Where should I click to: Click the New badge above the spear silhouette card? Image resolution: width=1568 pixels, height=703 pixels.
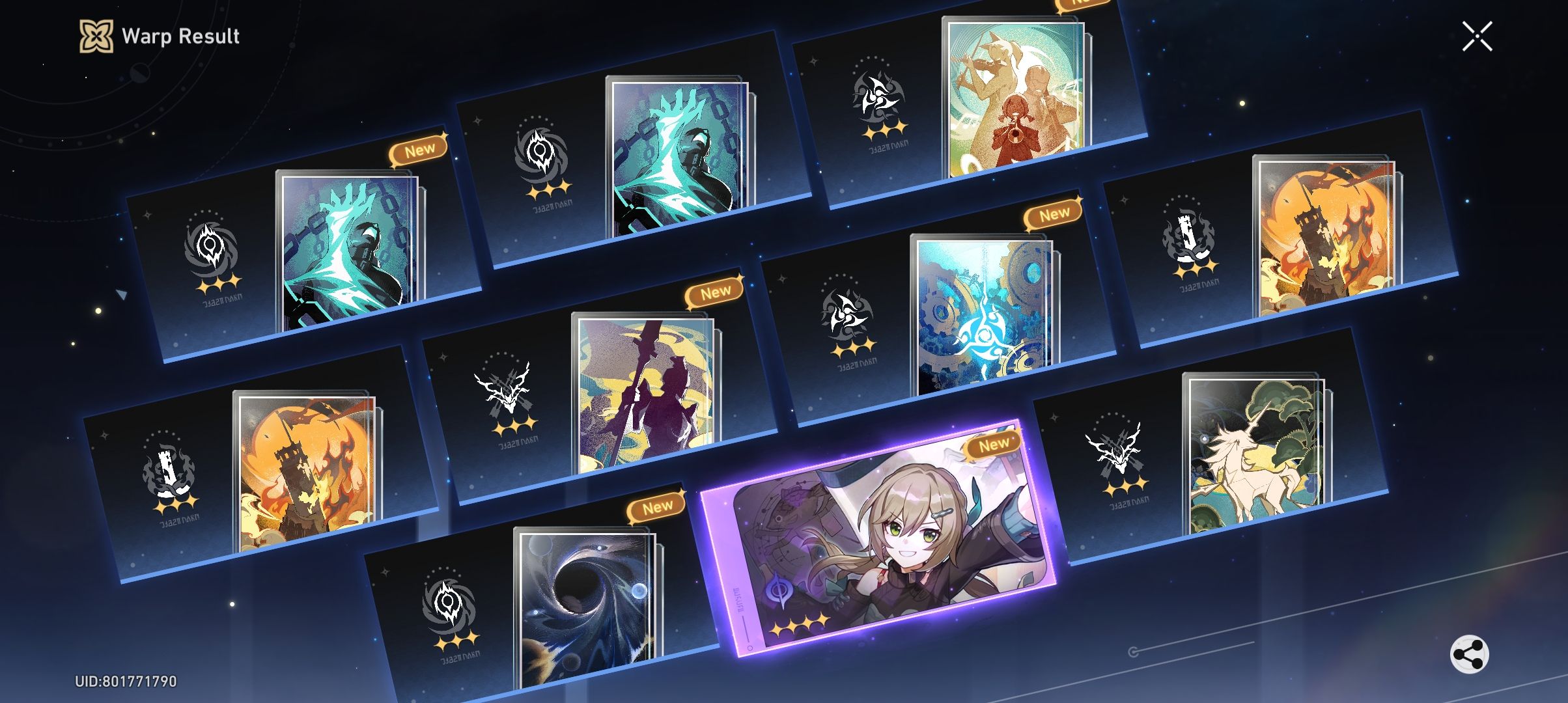(714, 291)
